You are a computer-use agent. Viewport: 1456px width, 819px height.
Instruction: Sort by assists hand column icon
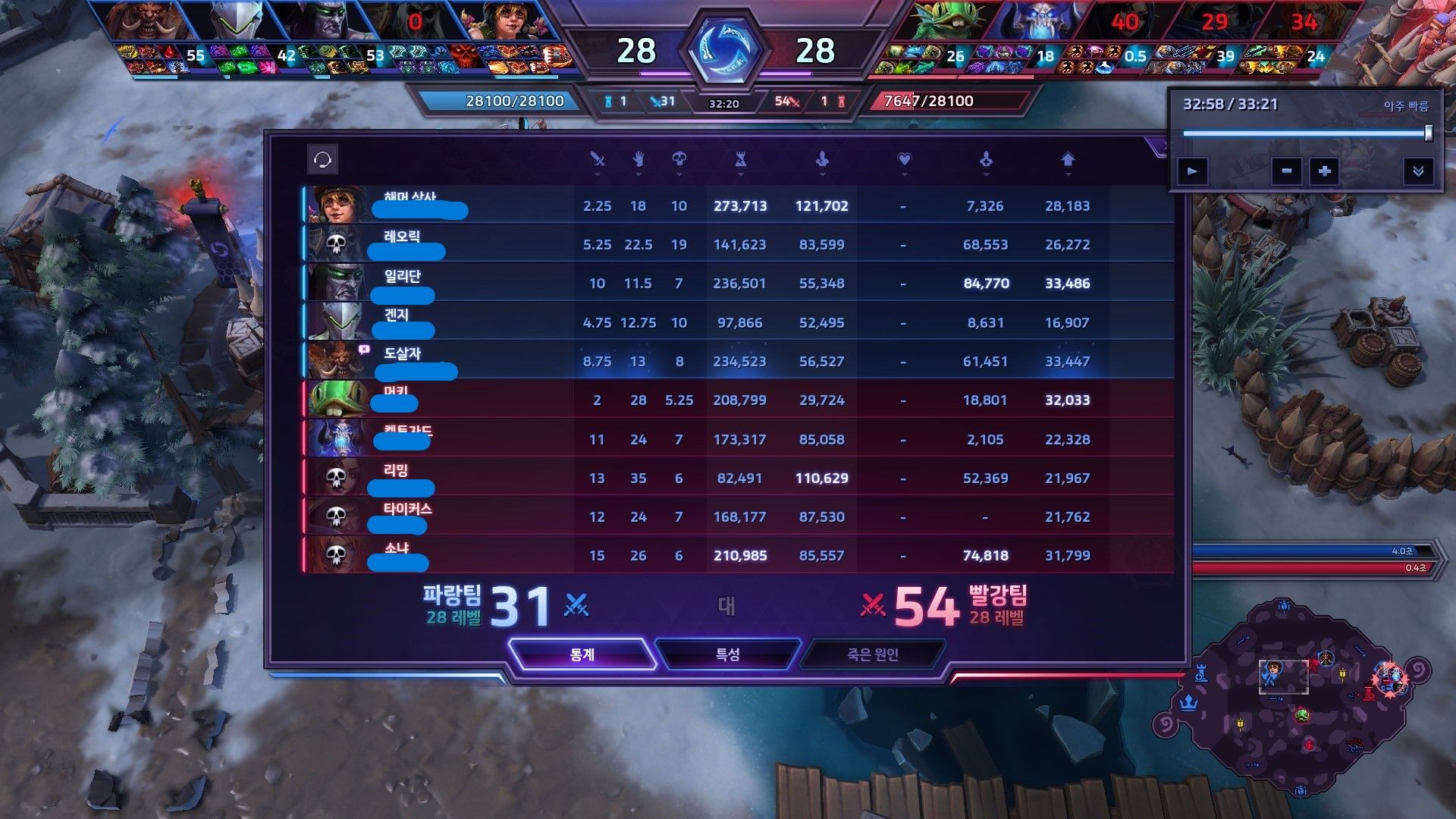[x=638, y=159]
